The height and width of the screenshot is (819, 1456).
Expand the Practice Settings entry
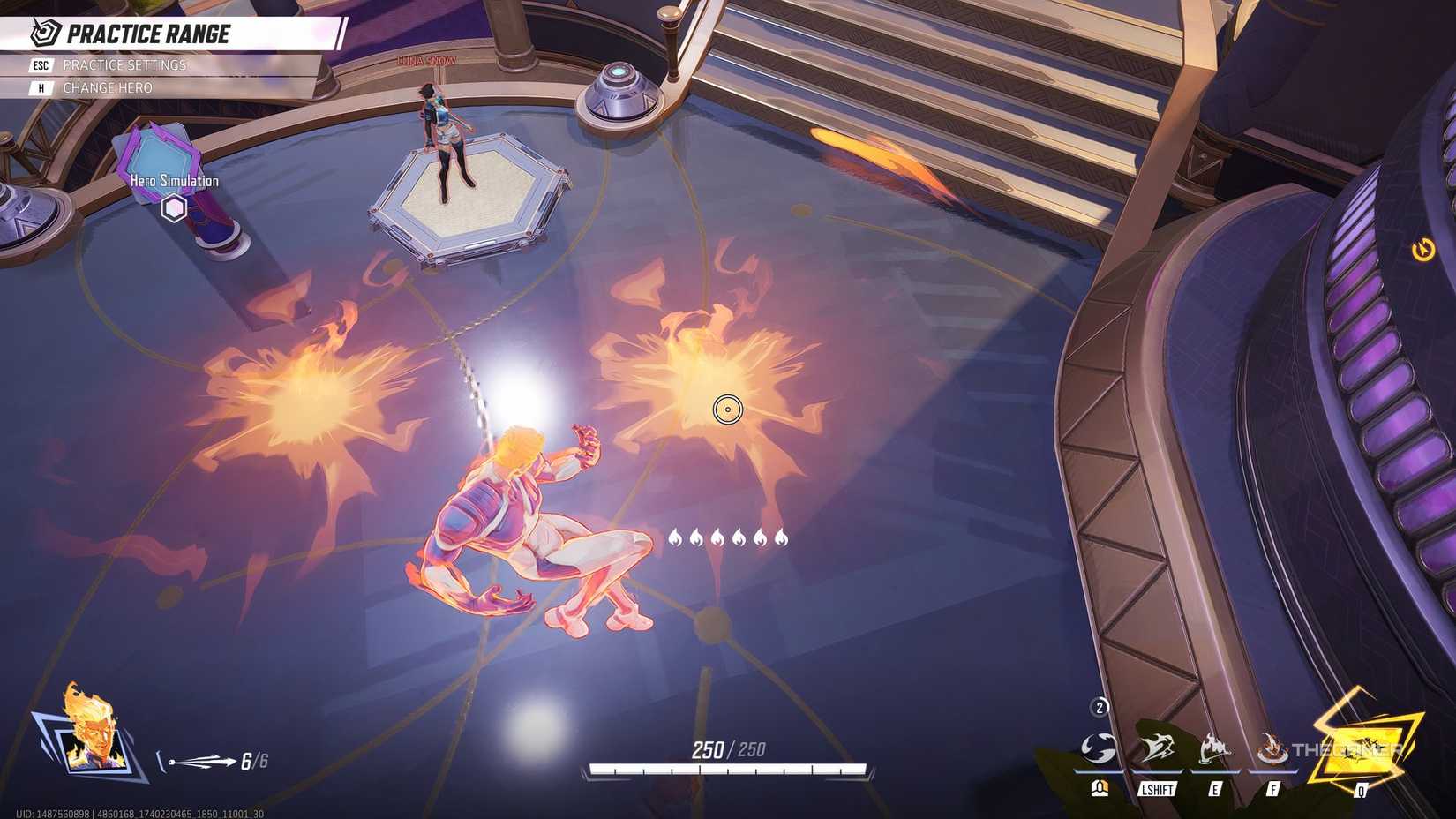pyautogui.click(x=124, y=64)
